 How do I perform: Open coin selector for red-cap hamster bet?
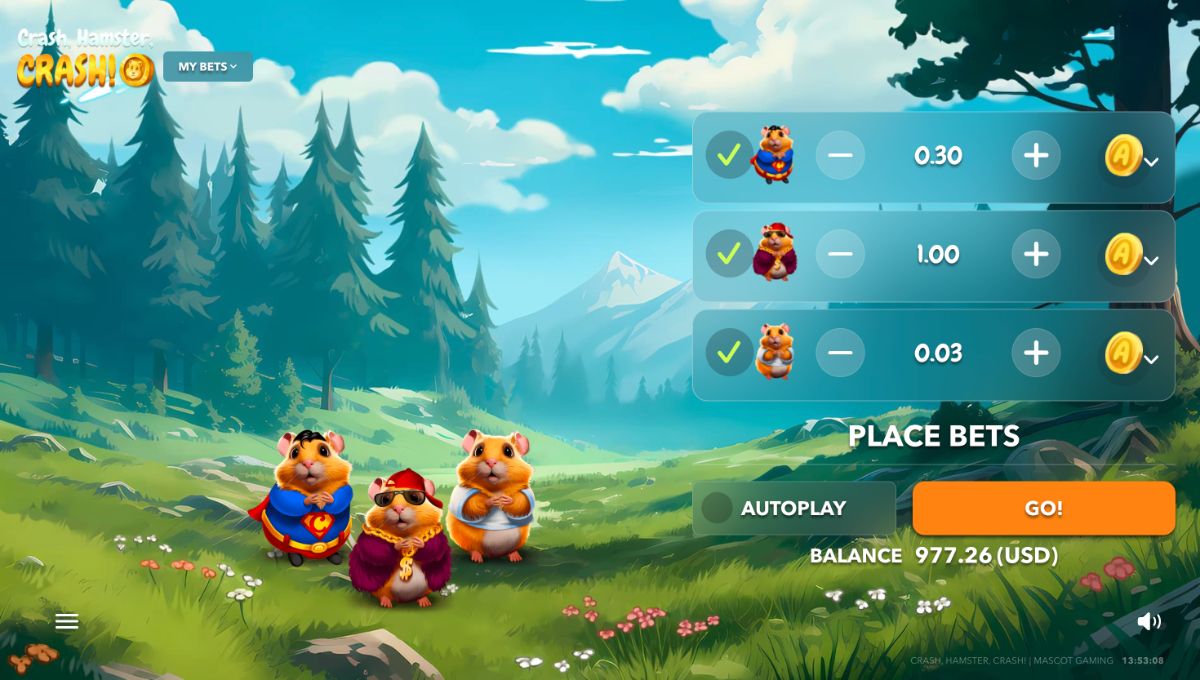point(1132,256)
